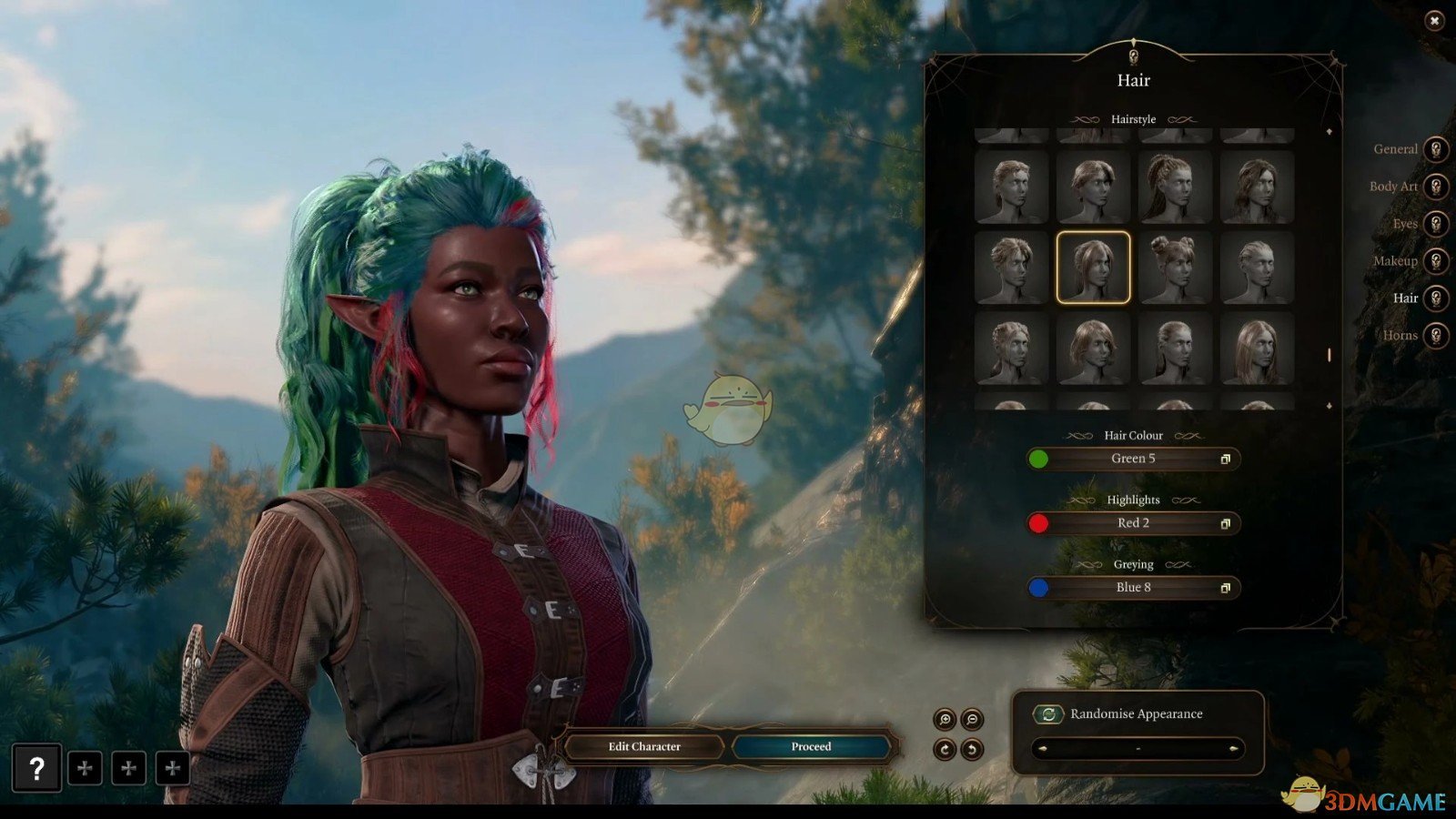Zoom out from the character

coord(972,720)
